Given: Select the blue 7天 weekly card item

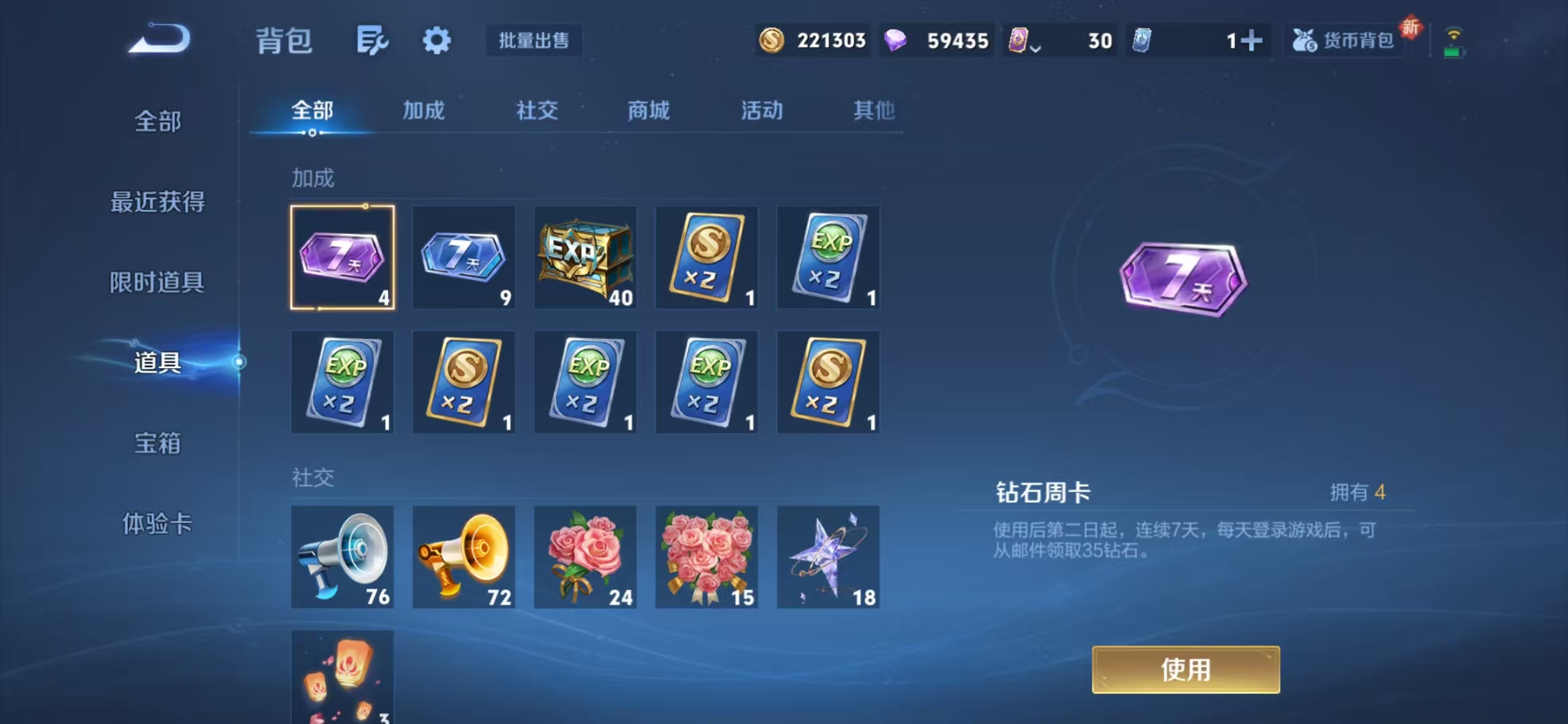Looking at the screenshot, I should (464, 257).
